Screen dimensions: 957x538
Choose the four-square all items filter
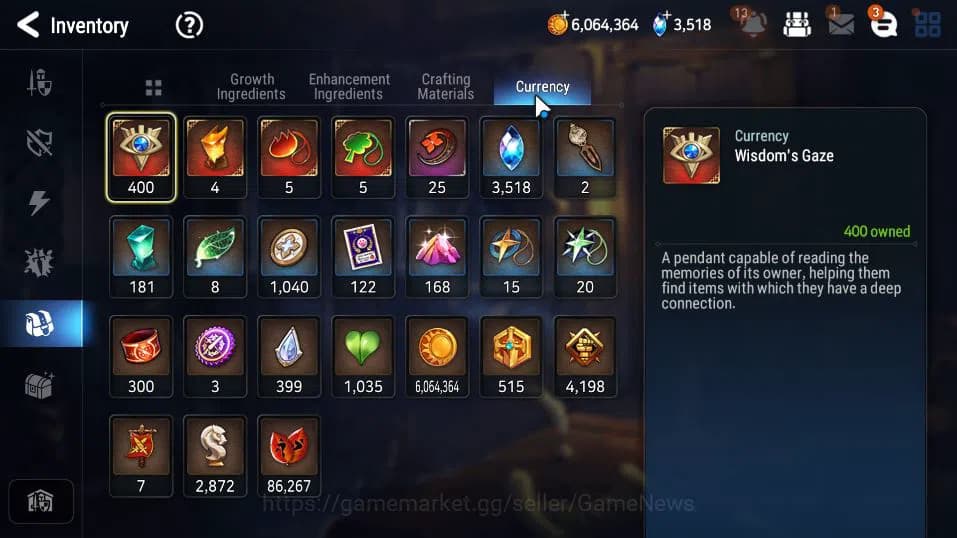[x=153, y=88]
